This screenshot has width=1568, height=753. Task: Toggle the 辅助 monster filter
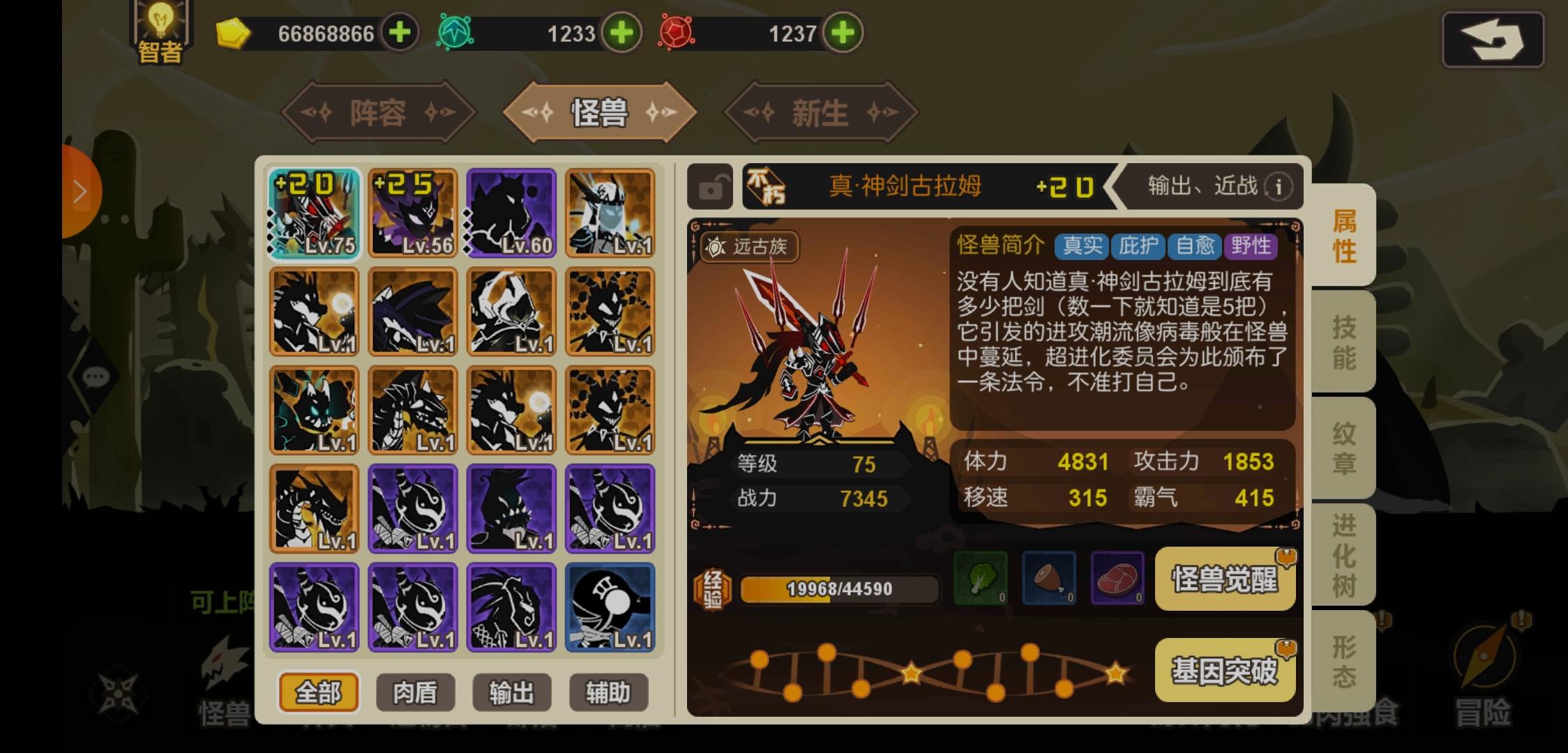pyautogui.click(x=609, y=693)
